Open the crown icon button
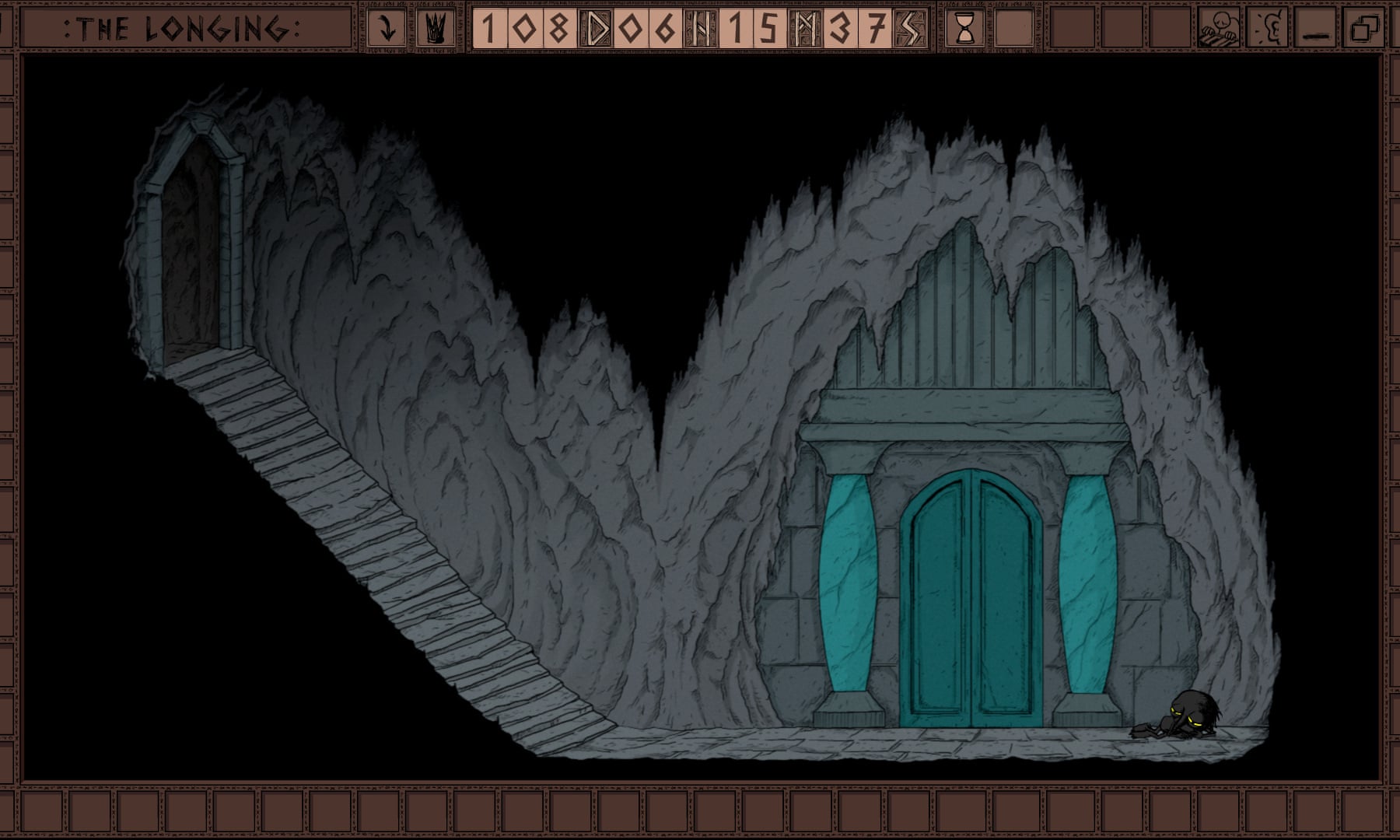Viewport: 1400px width, 840px height. coord(436,30)
